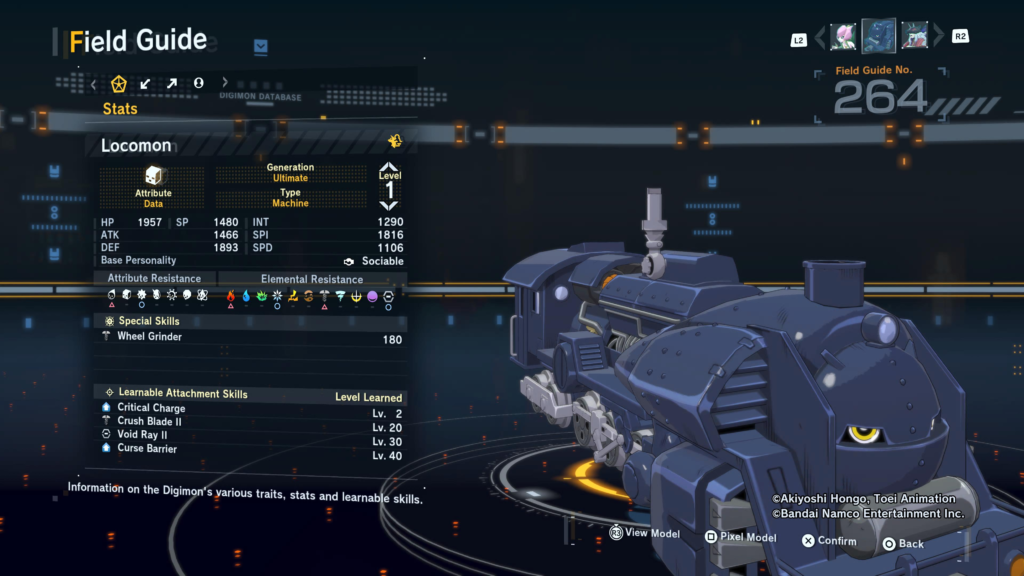Click right chevron beside Digimon thumbnails

pyautogui.click(x=938, y=38)
